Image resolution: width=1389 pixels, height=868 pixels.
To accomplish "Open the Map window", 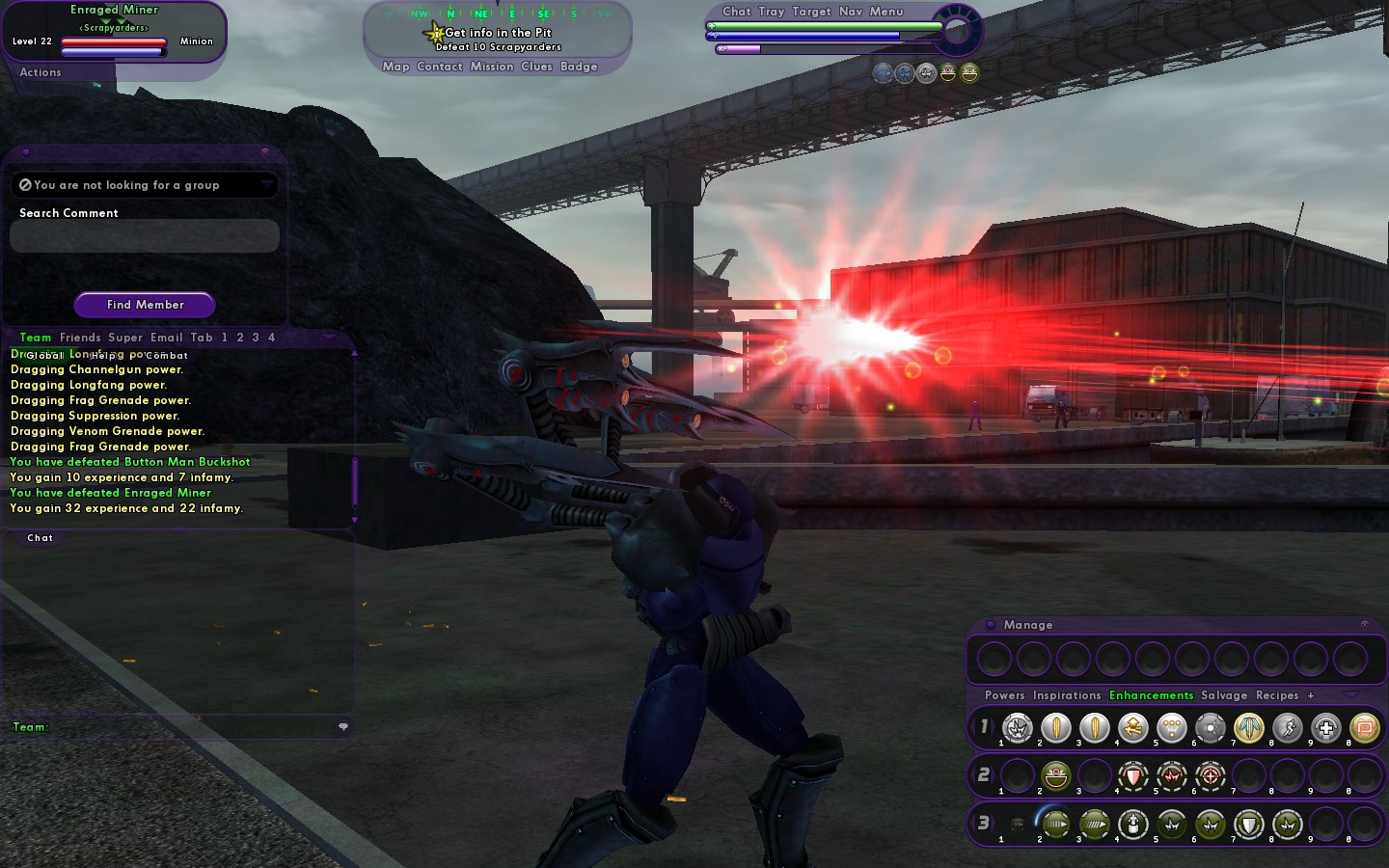I will point(395,67).
